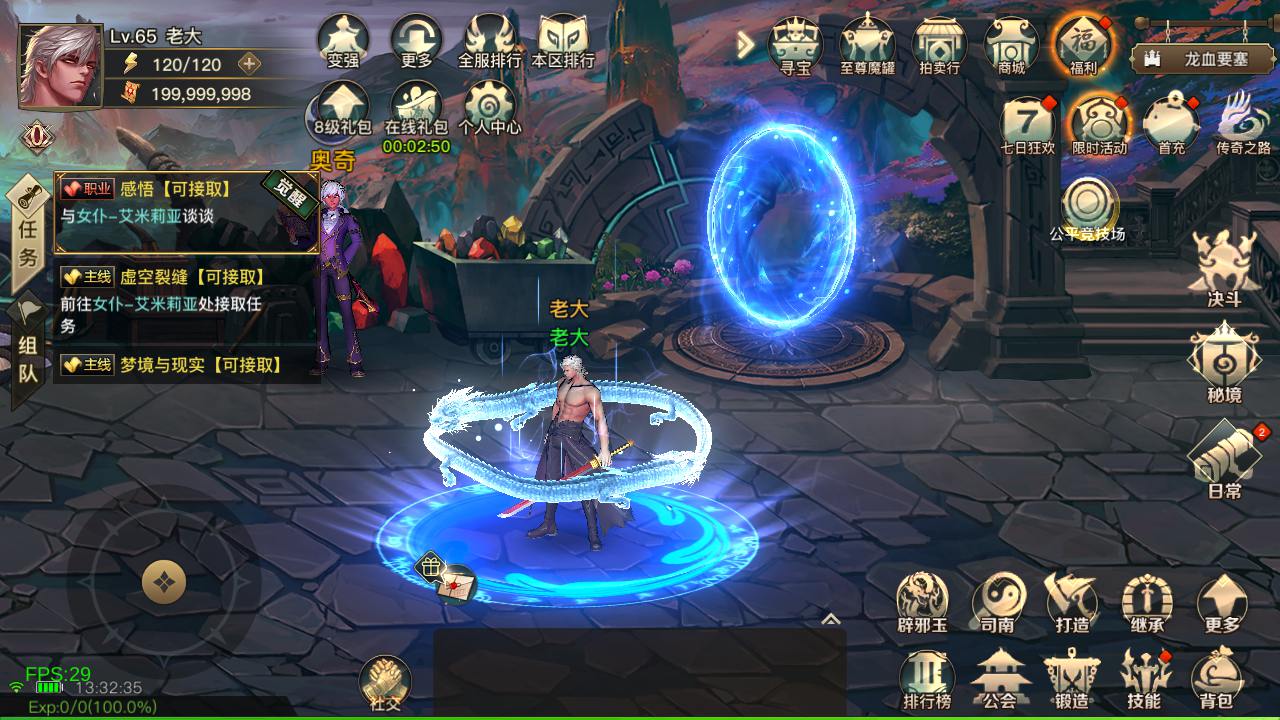This screenshot has height=720, width=1280.
Task: Select the 感悟 job quest entry
Action: [187, 202]
